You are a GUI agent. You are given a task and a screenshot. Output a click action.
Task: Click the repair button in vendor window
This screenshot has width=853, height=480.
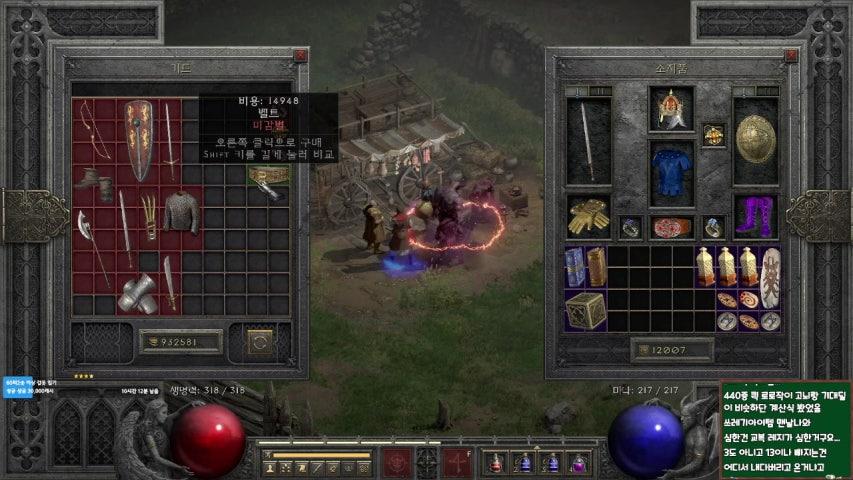coord(260,342)
